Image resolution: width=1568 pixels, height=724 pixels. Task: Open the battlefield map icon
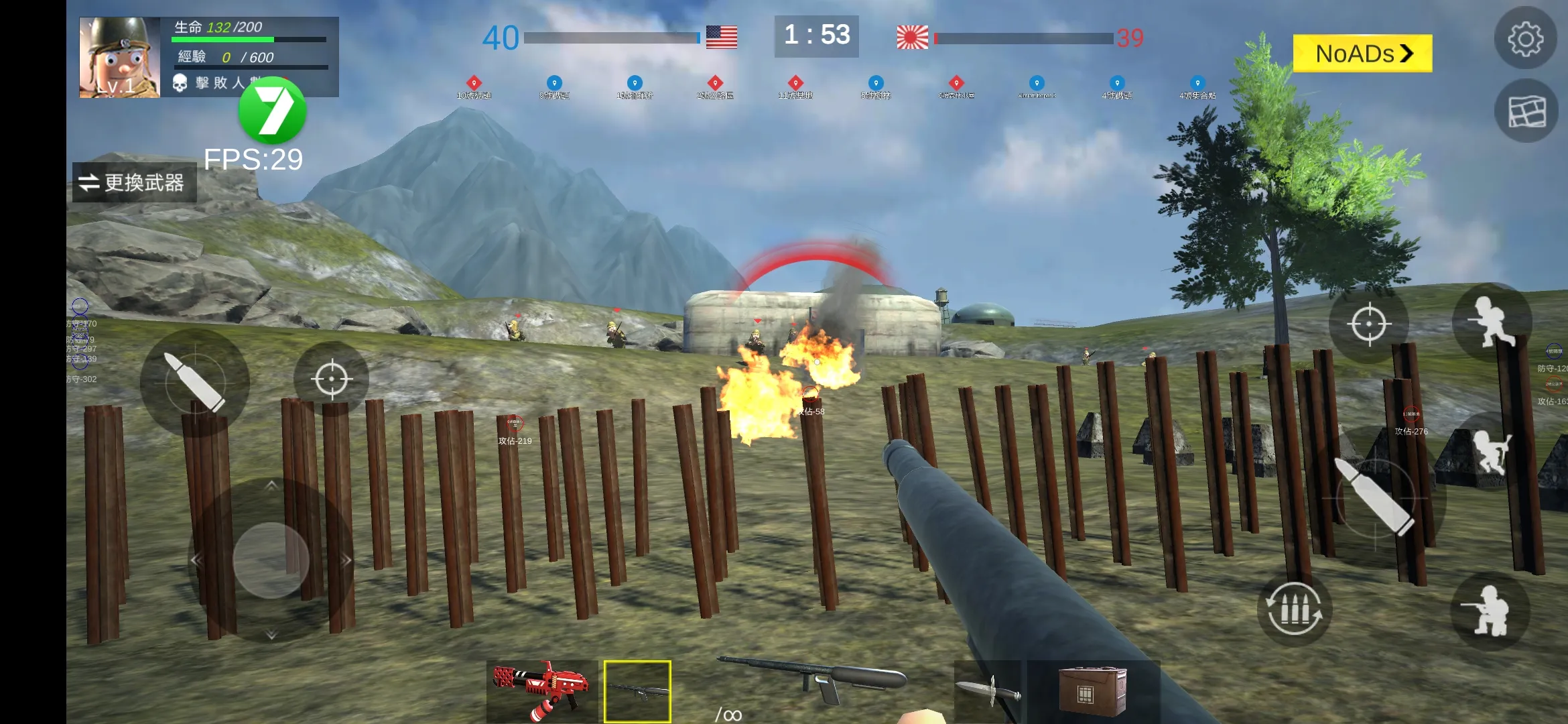click(x=1526, y=111)
